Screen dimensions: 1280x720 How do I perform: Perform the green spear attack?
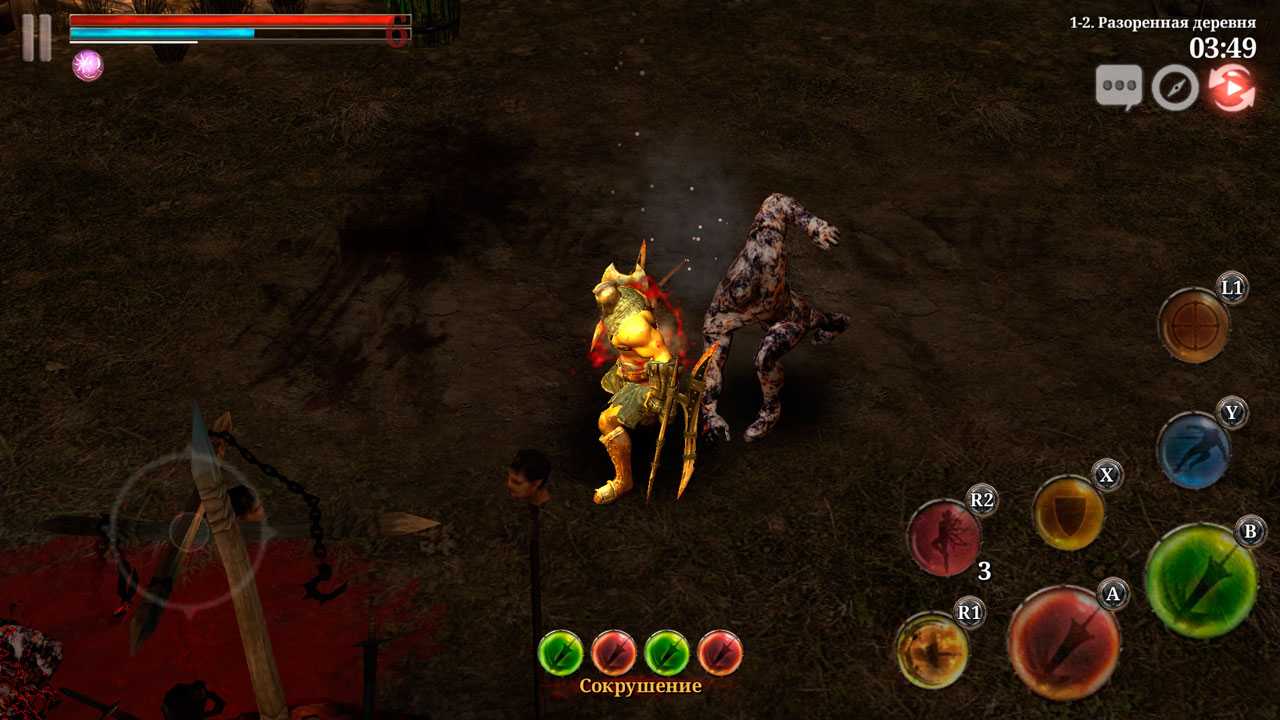pos(1200,580)
